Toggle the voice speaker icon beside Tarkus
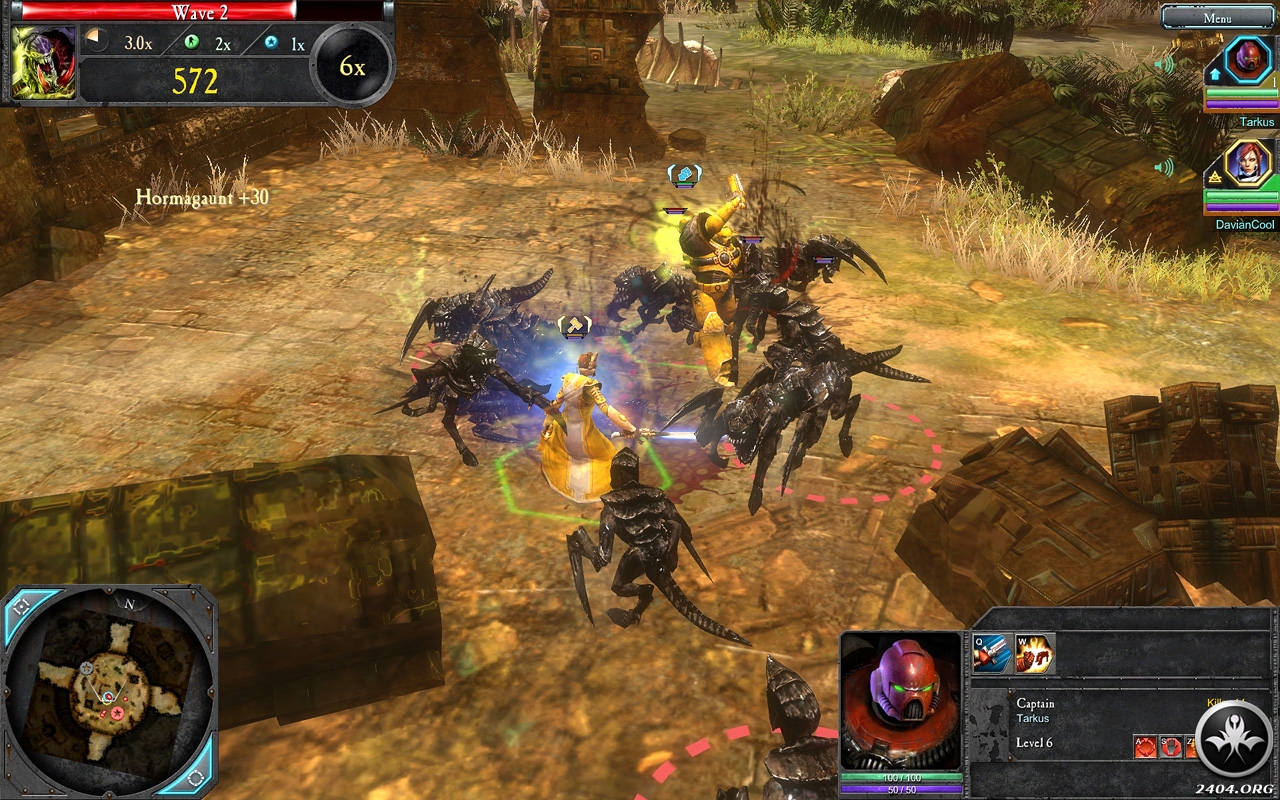1280x800 pixels. tap(1164, 65)
